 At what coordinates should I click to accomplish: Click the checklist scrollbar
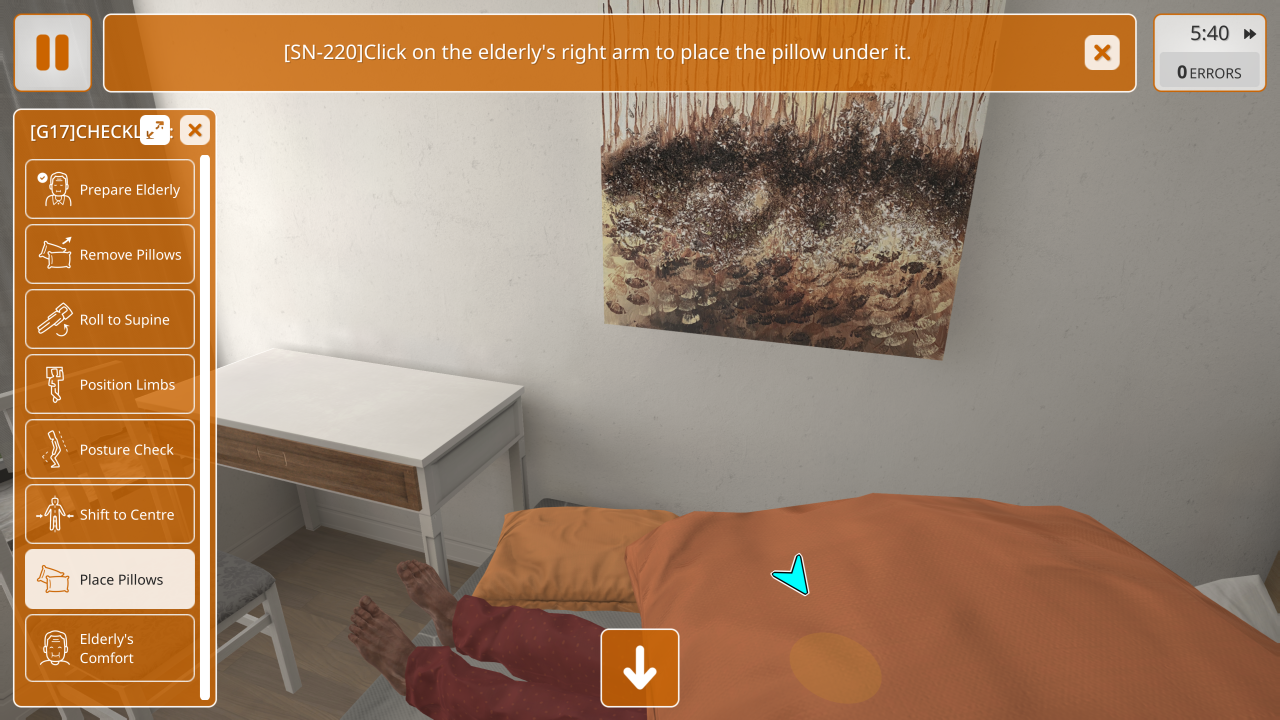[x=205, y=426]
